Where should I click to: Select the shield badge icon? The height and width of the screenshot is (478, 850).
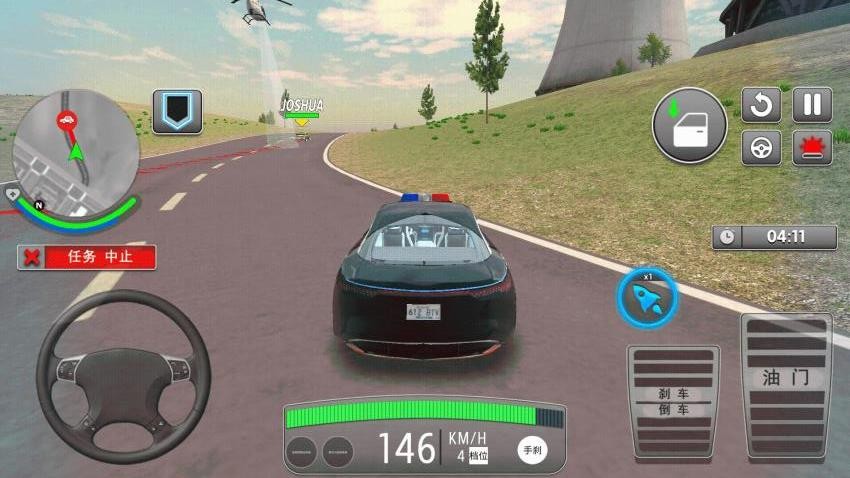pos(177,111)
